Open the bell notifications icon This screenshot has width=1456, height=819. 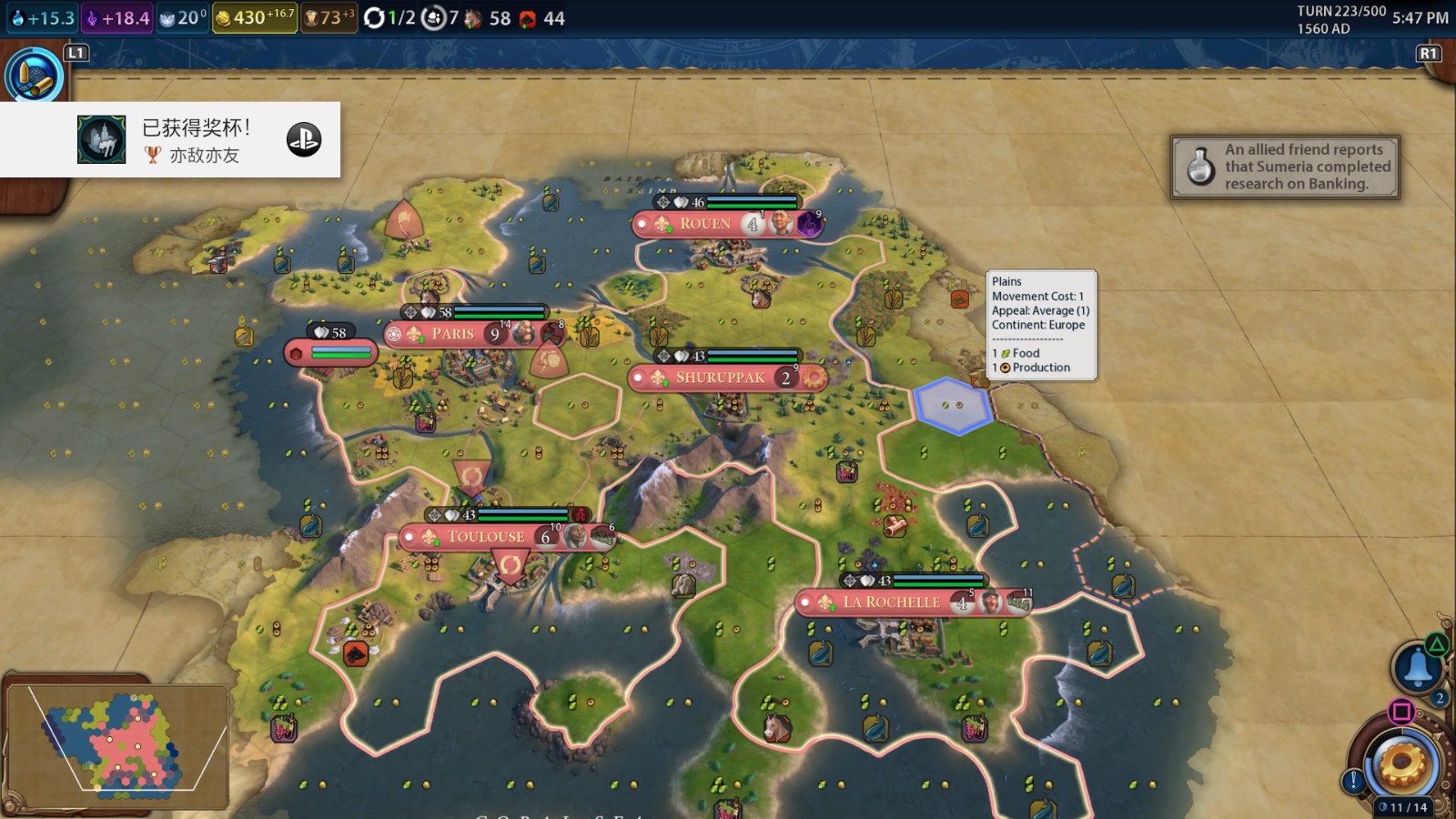tap(1418, 667)
